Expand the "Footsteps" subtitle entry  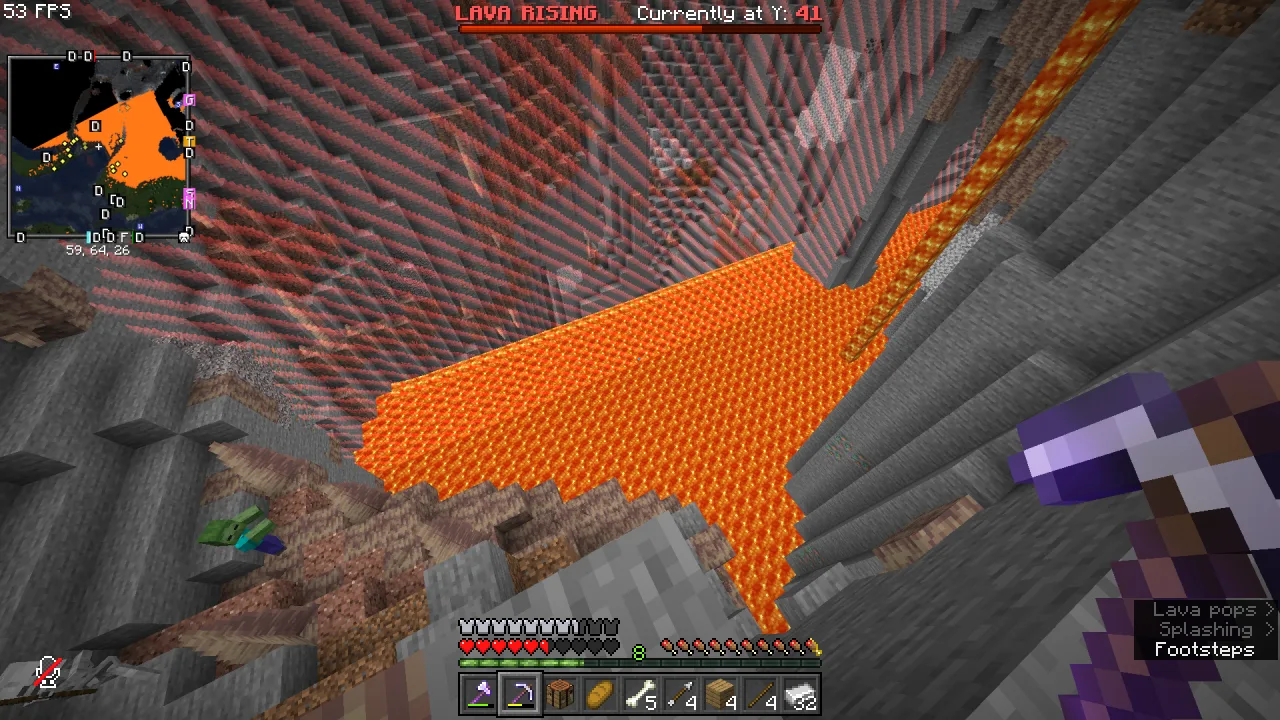(x=1205, y=649)
